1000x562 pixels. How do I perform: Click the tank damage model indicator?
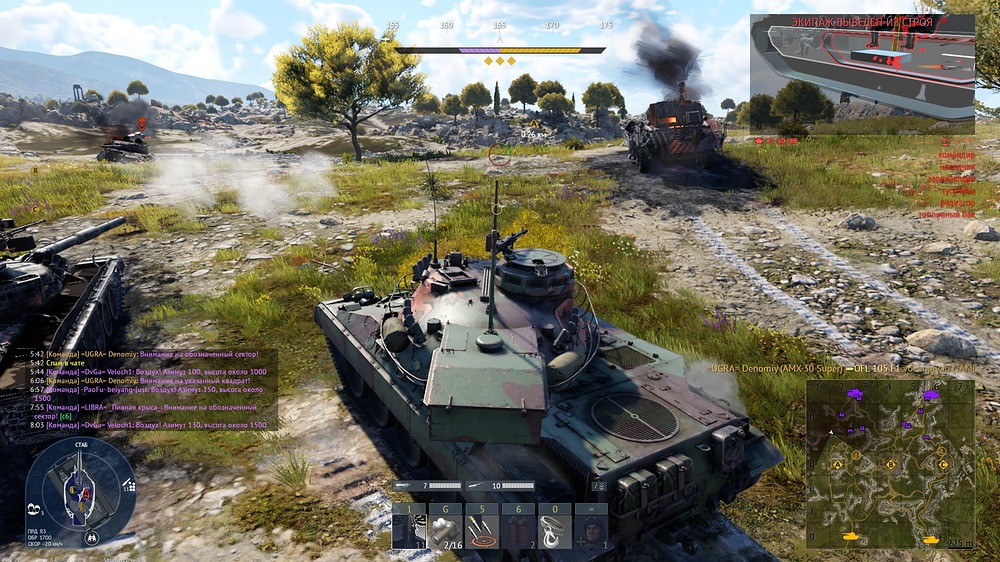coord(80,490)
